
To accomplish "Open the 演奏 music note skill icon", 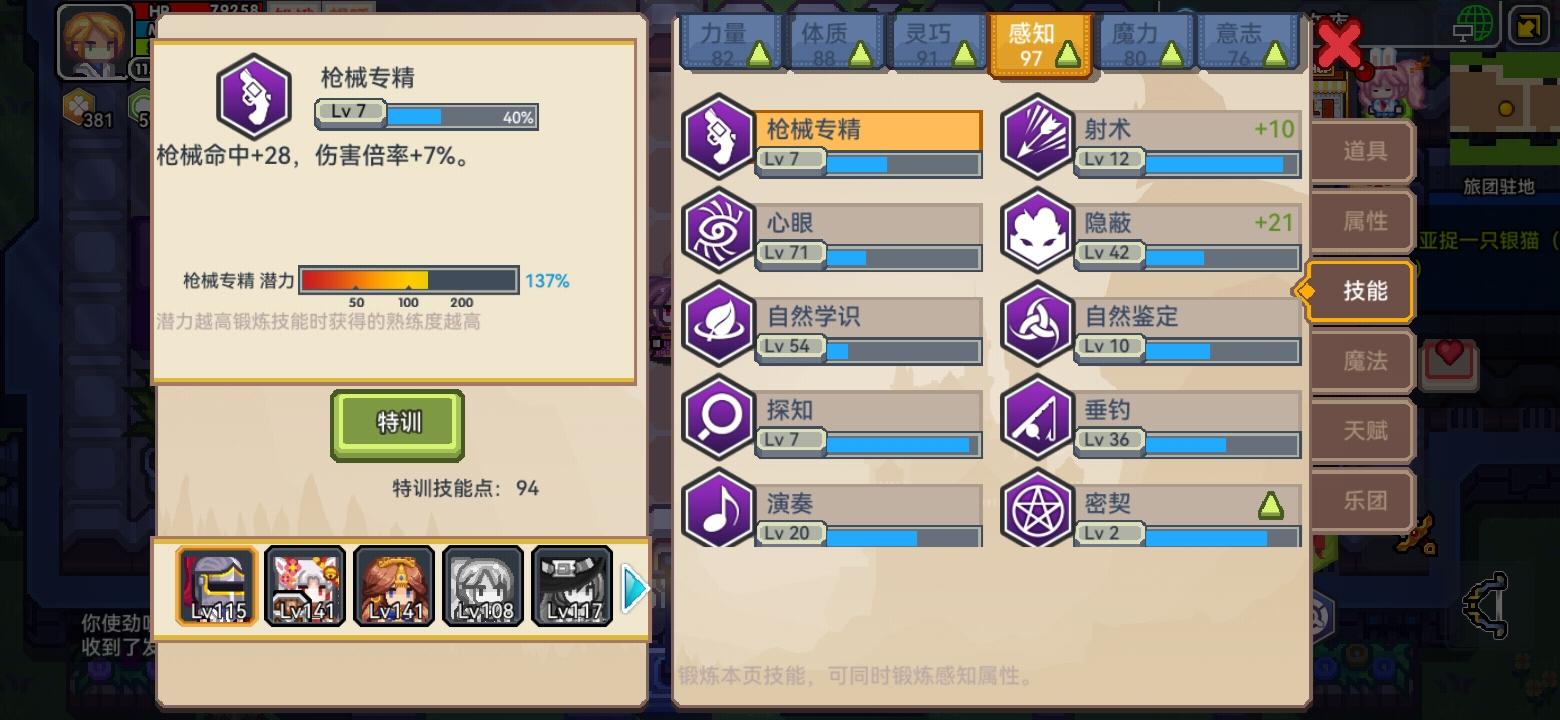I will click(x=718, y=512).
